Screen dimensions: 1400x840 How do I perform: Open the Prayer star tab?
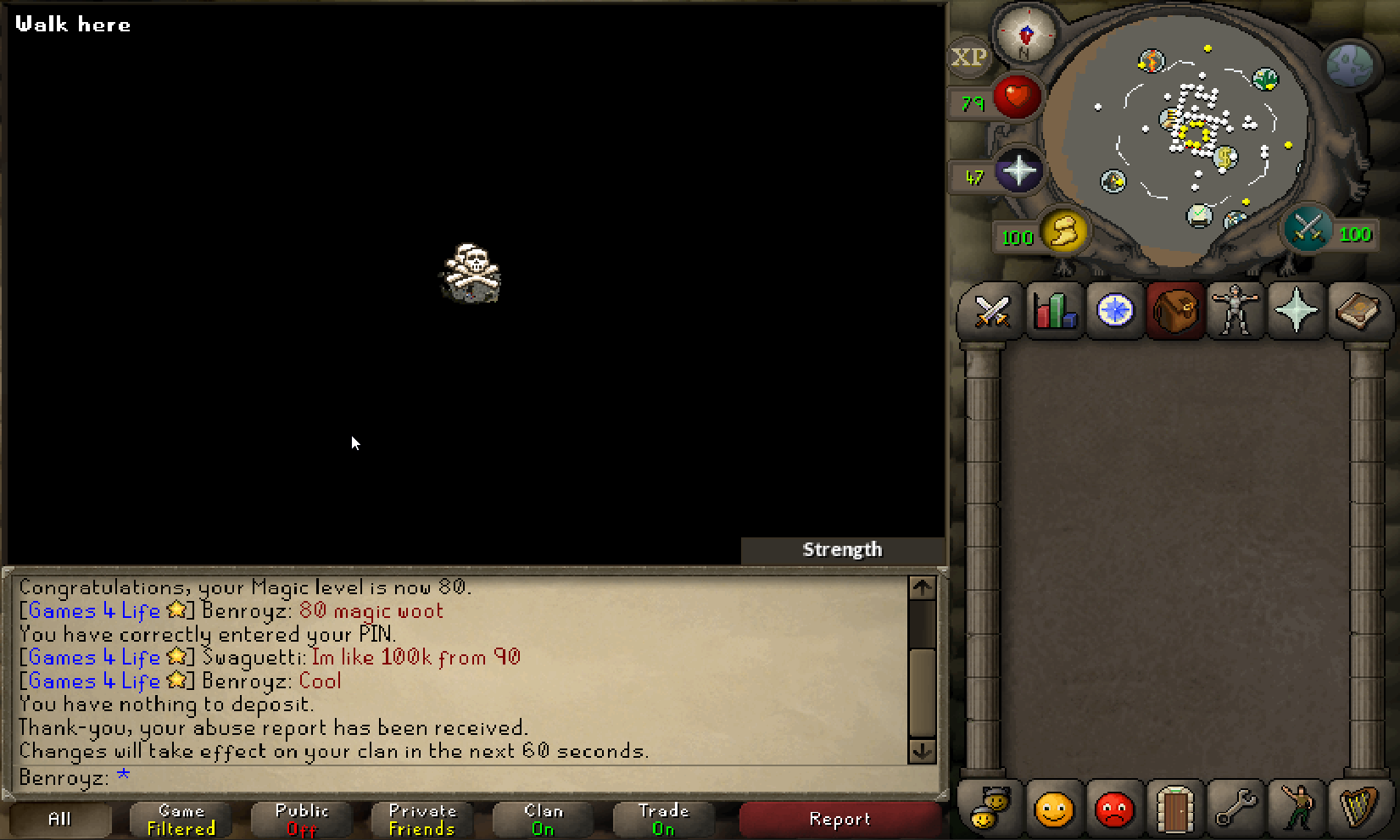pos(1297,311)
